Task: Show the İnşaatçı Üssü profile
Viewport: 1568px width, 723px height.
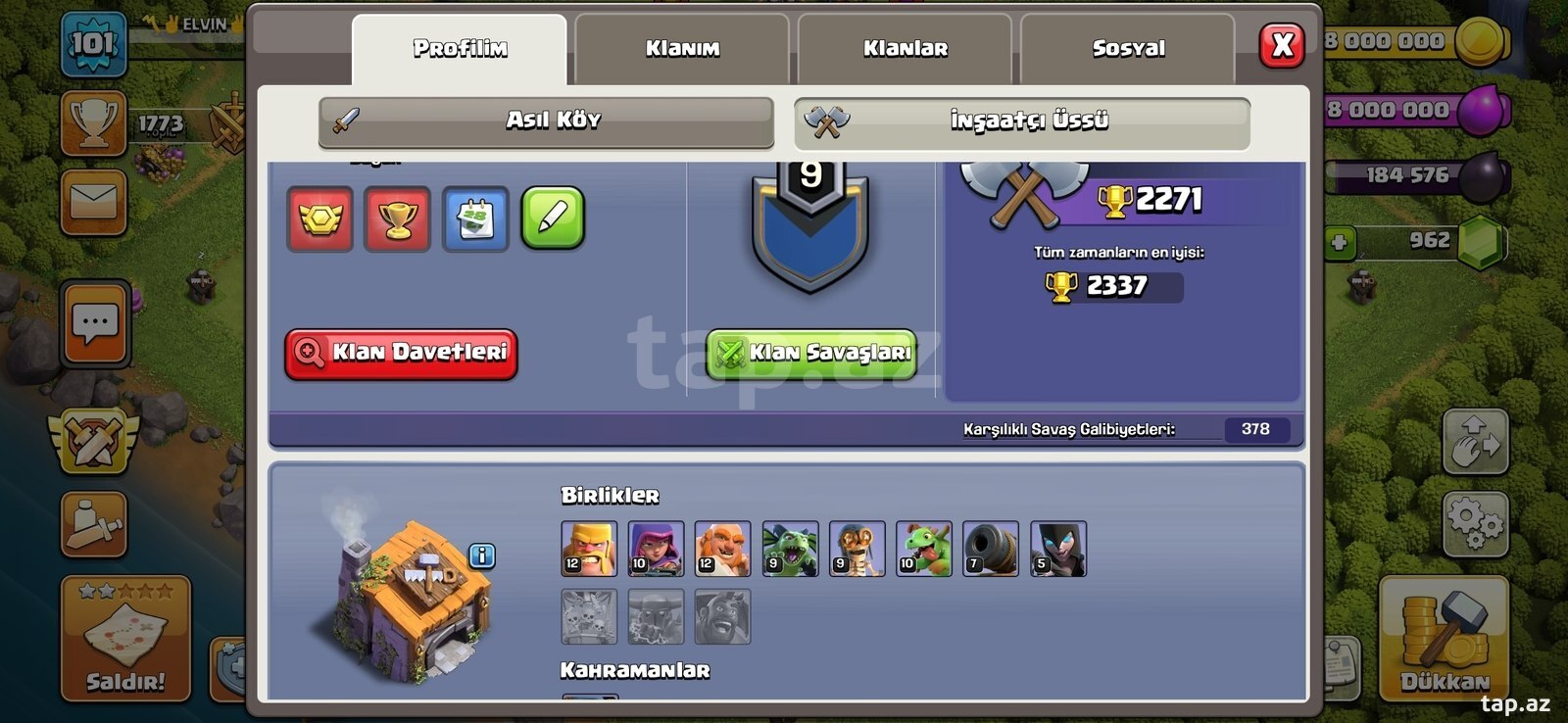Action: click(x=1022, y=121)
